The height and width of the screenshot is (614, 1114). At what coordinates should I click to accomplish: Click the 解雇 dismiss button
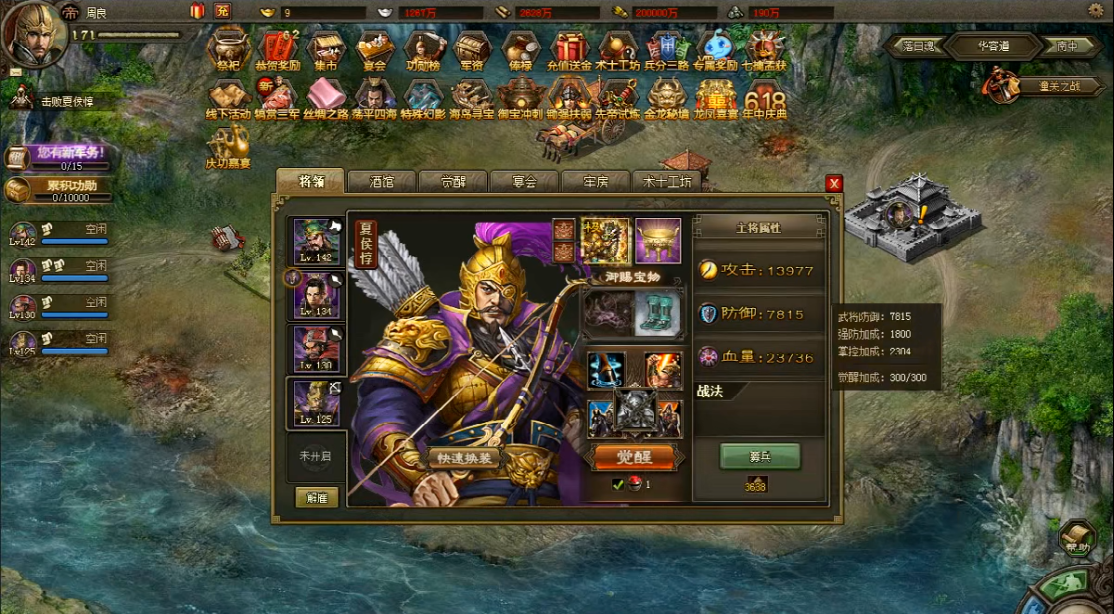coord(317,497)
